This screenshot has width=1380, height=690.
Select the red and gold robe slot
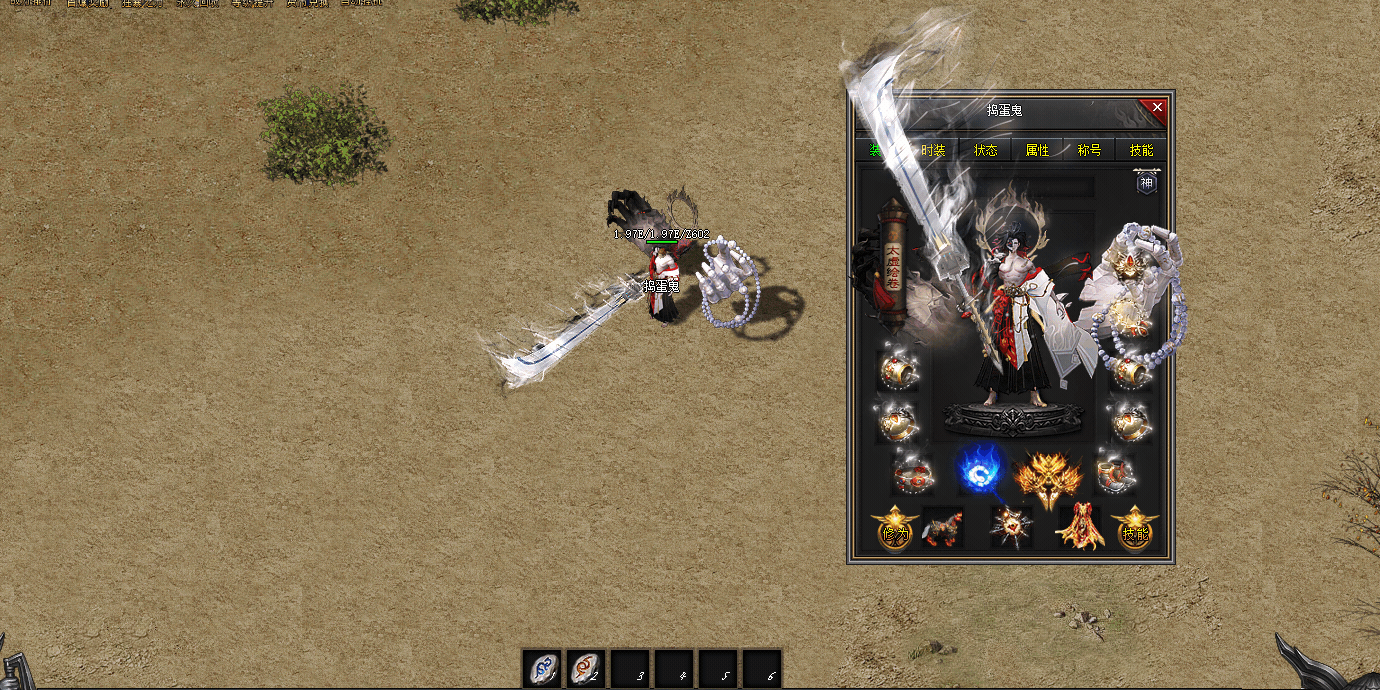1080,527
